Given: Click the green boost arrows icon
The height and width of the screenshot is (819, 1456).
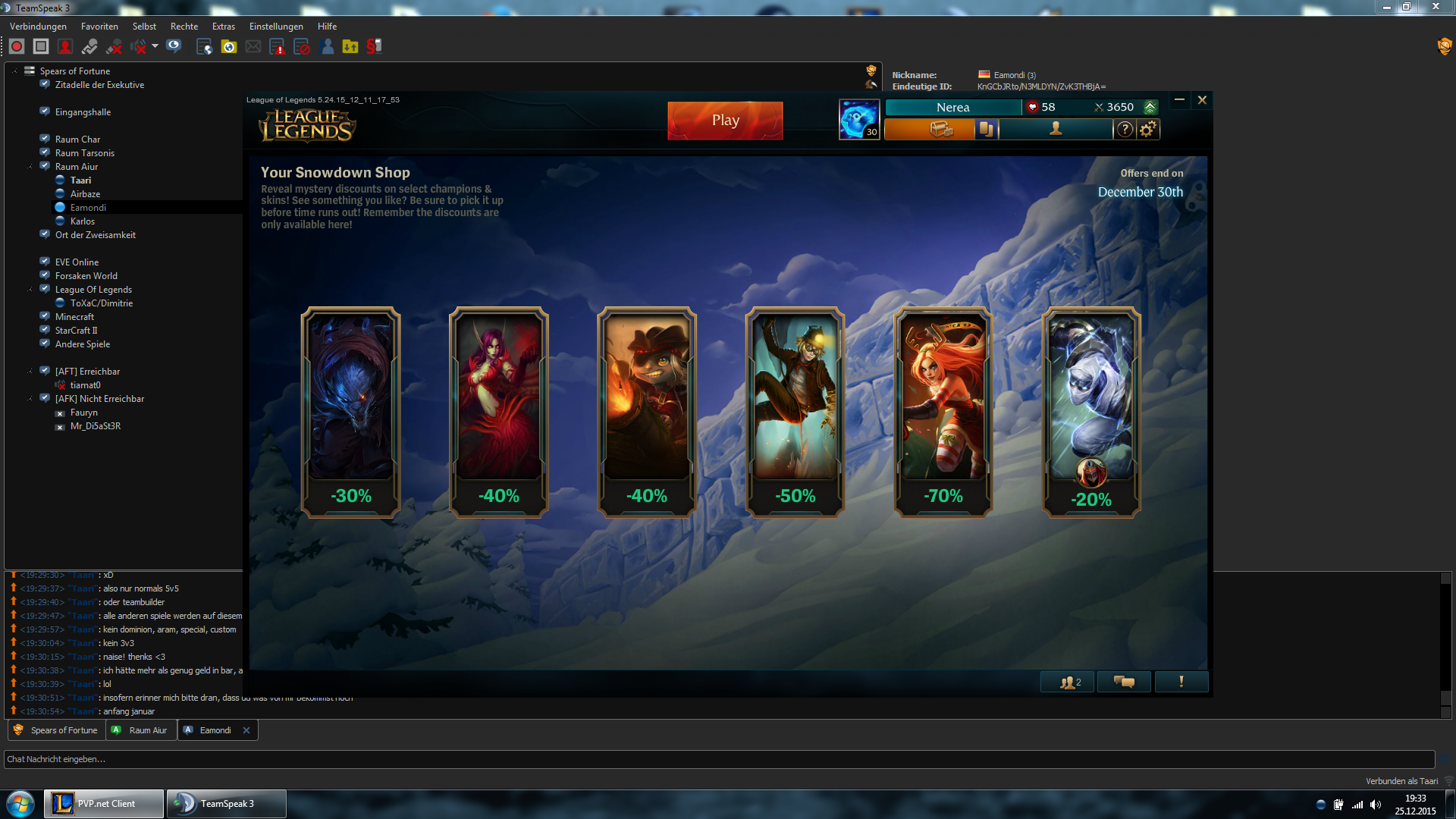Looking at the screenshot, I should click(1150, 108).
